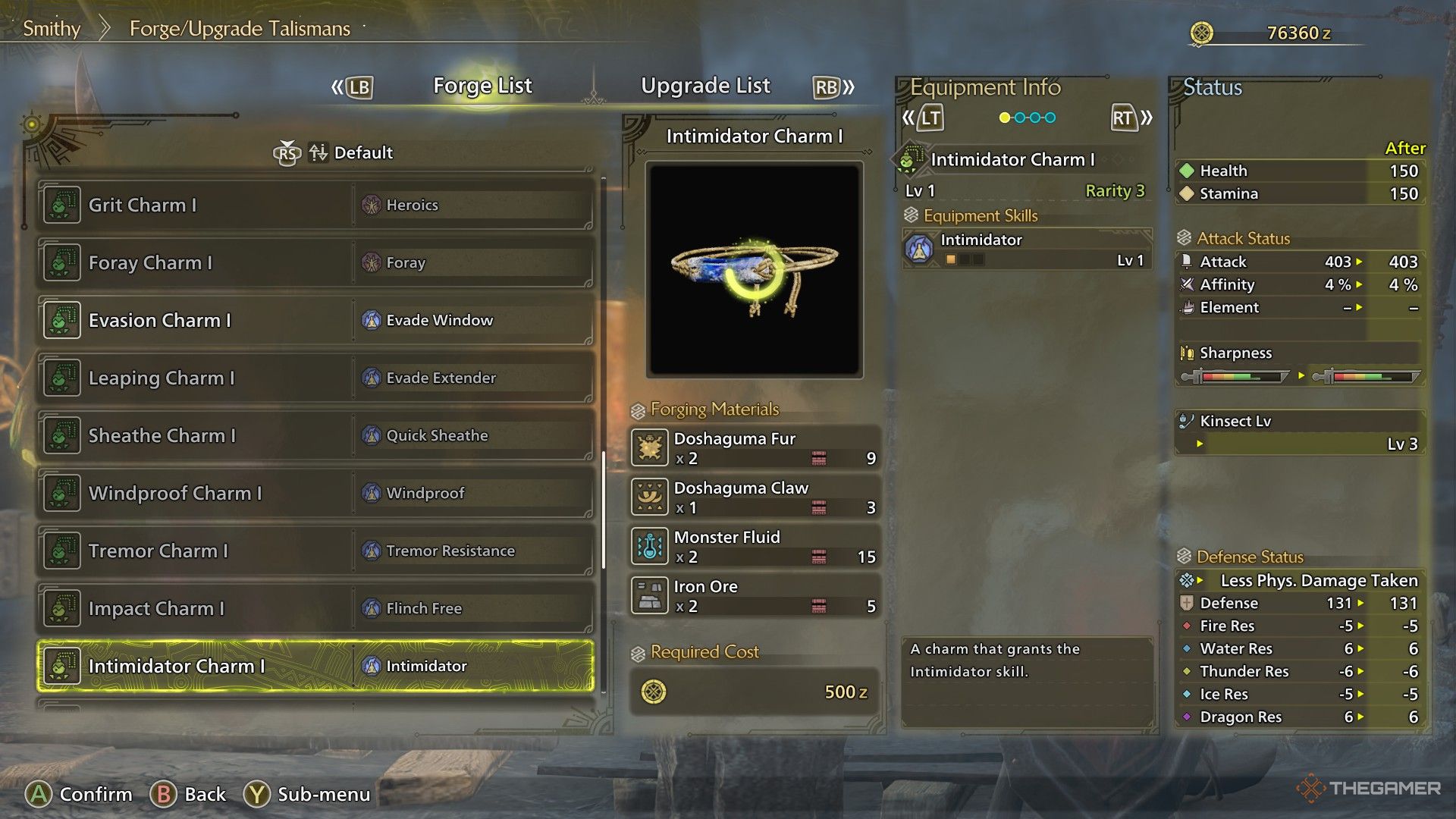Choose Impact Charm I talisman
Image resolution: width=1456 pixels, height=819 pixels.
coord(315,608)
